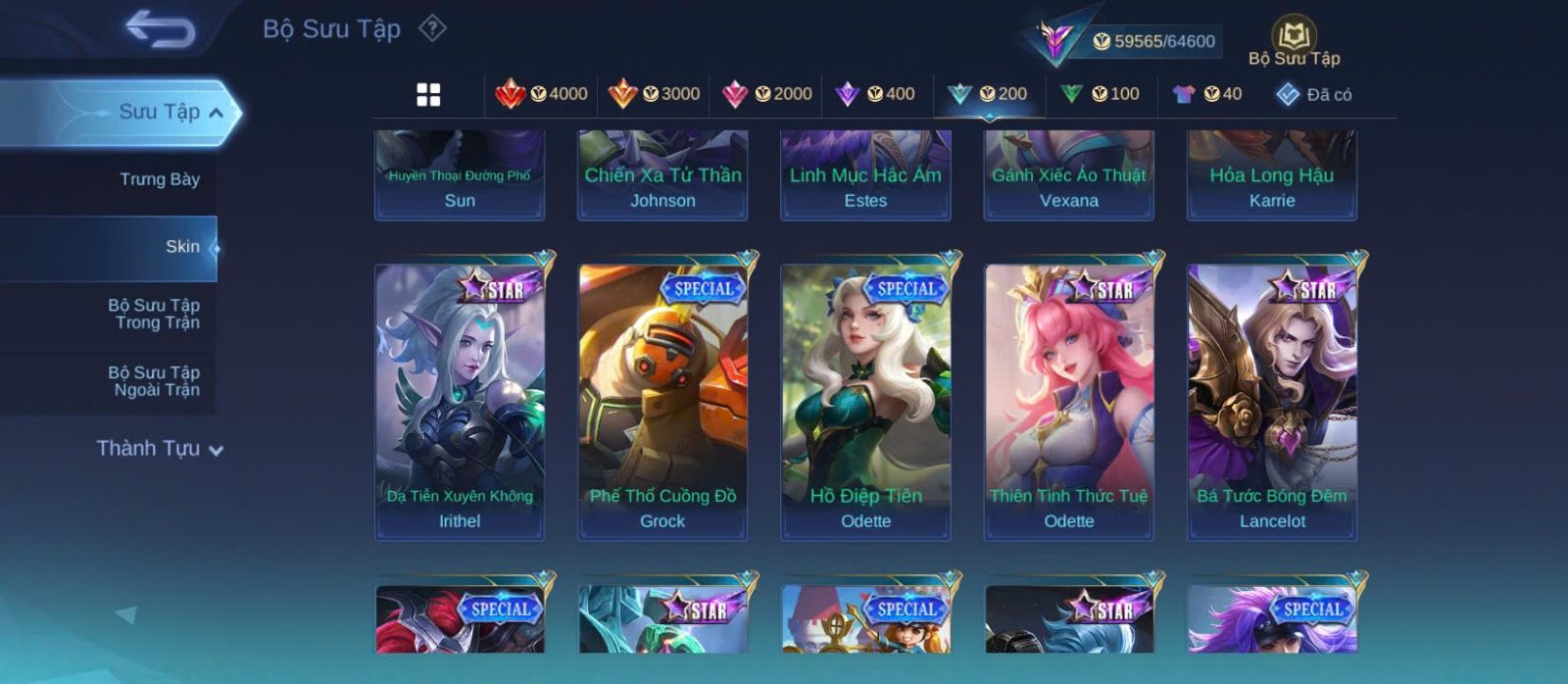Filter skins by 4000 point tier
1568x684 pixels.
coord(542,94)
